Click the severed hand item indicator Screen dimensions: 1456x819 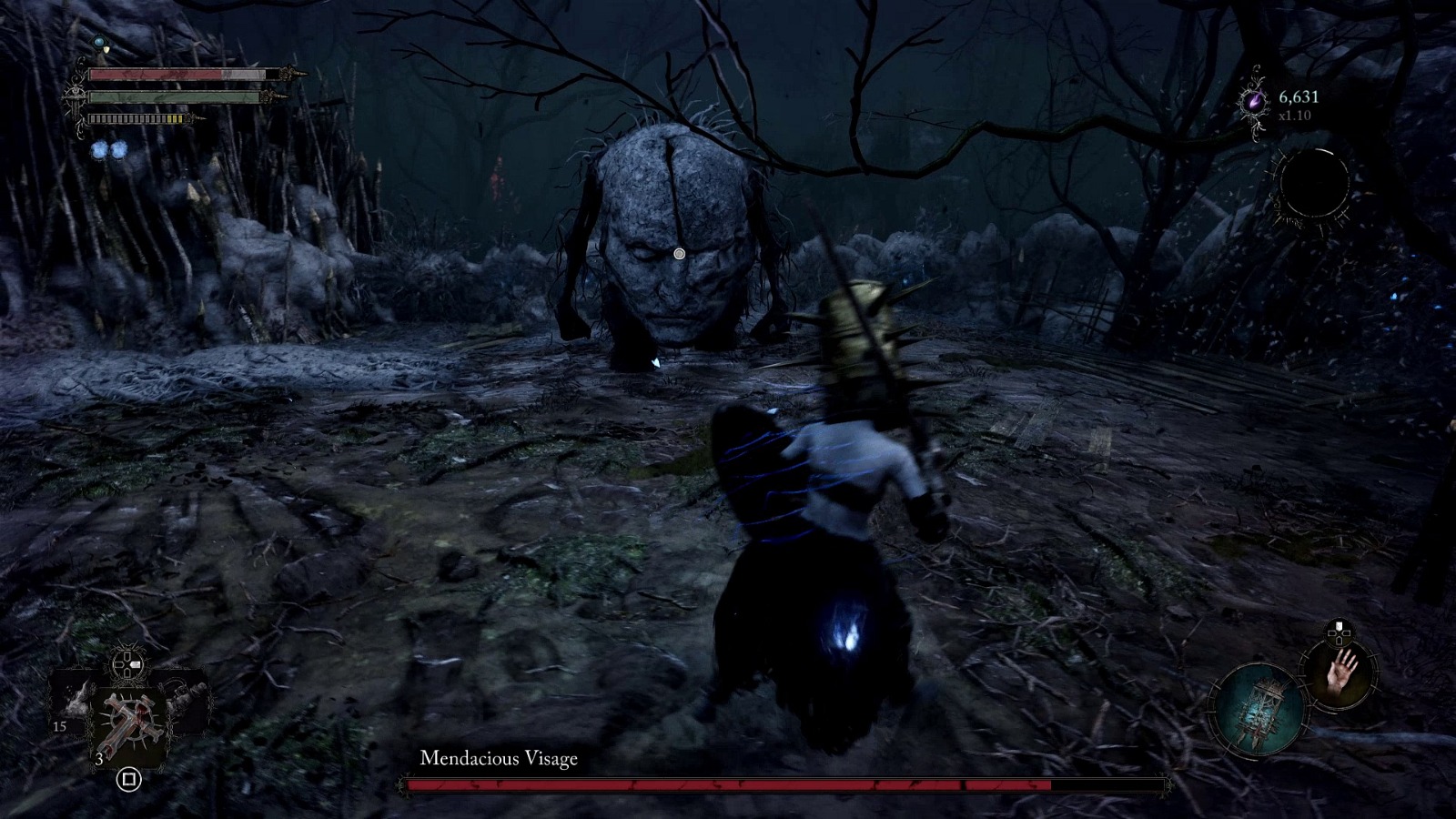(1341, 675)
